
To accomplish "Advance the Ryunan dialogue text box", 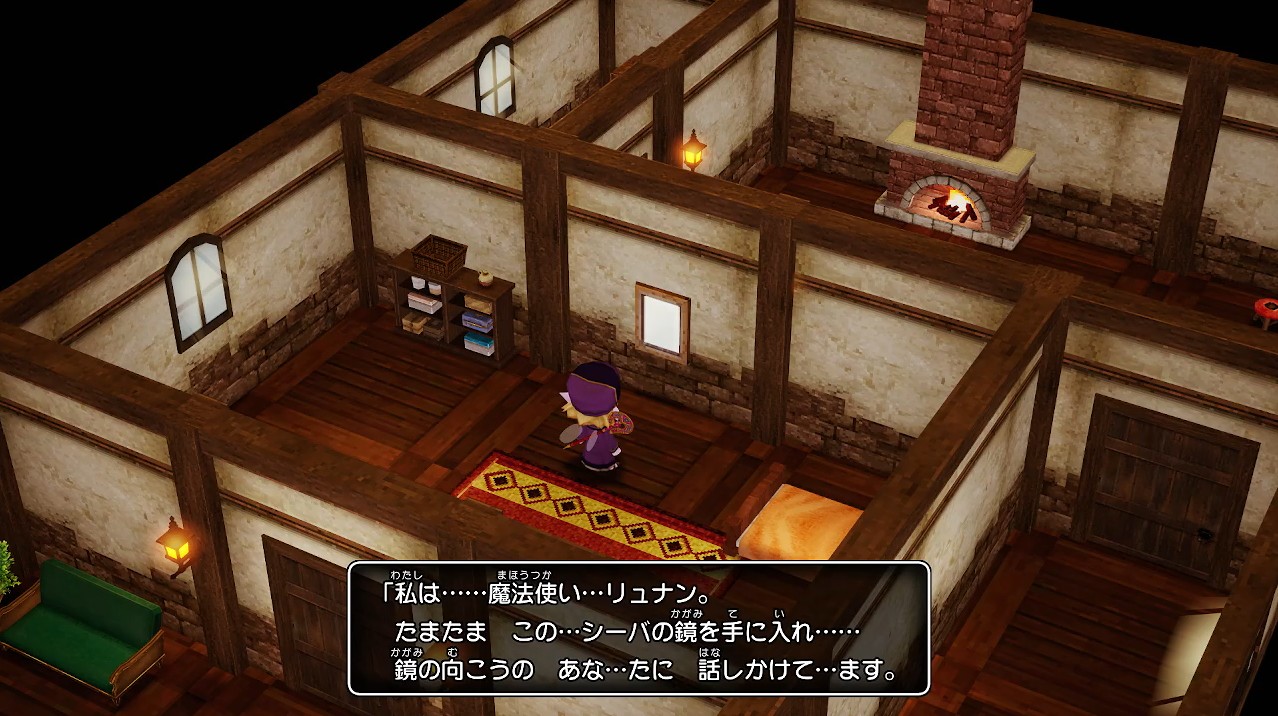I will point(639,628).
